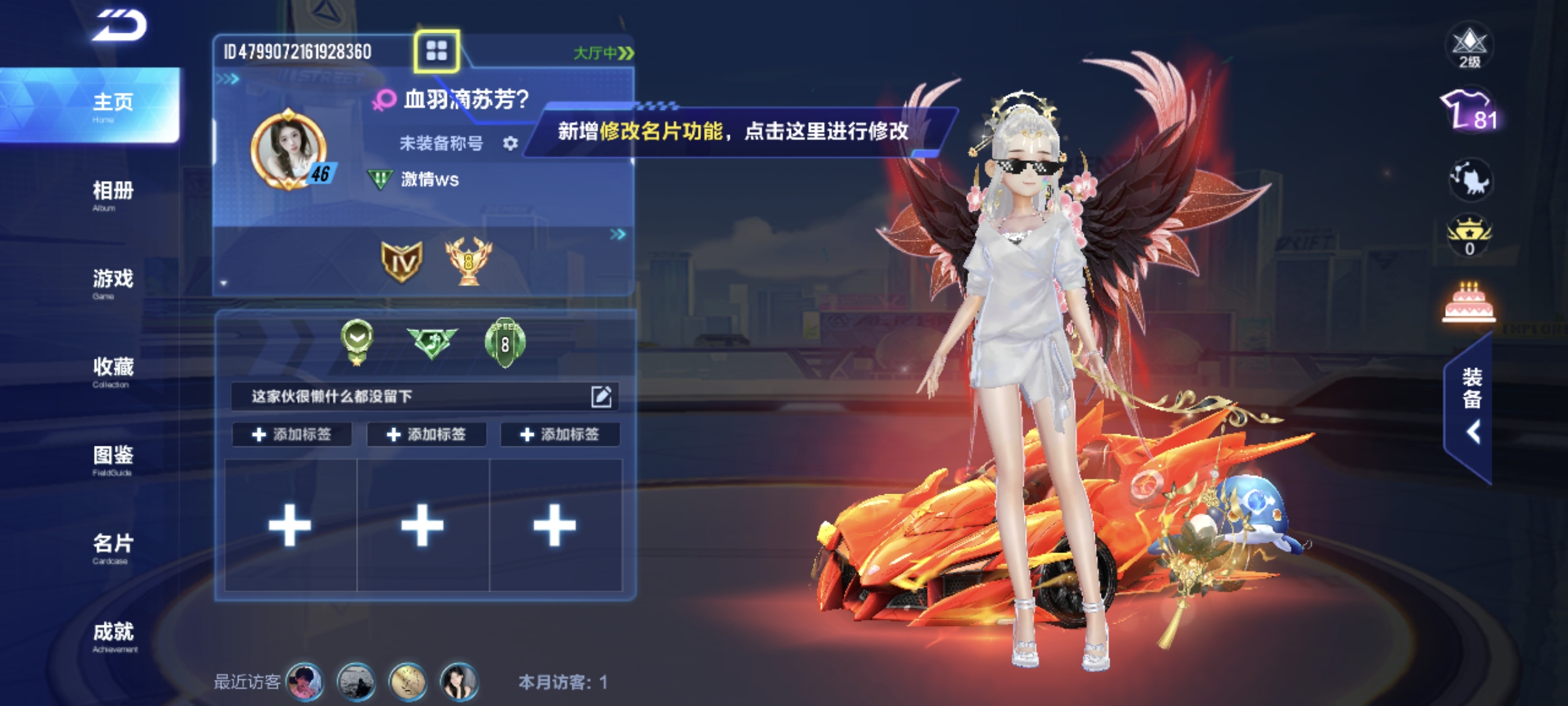Open the 收藏 Collection tab

click(112, 370)
